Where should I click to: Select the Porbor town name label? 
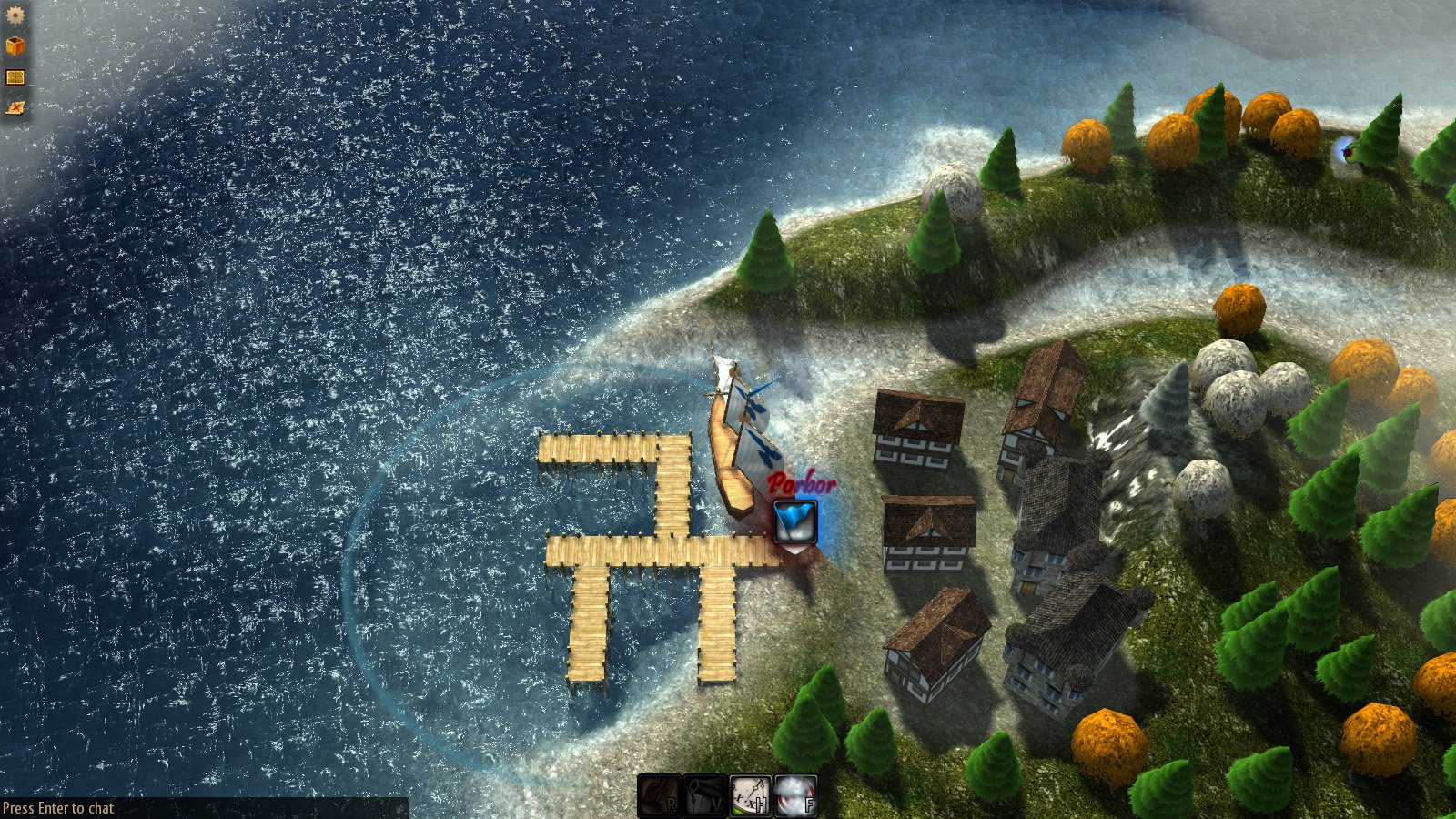coord(803,482)
